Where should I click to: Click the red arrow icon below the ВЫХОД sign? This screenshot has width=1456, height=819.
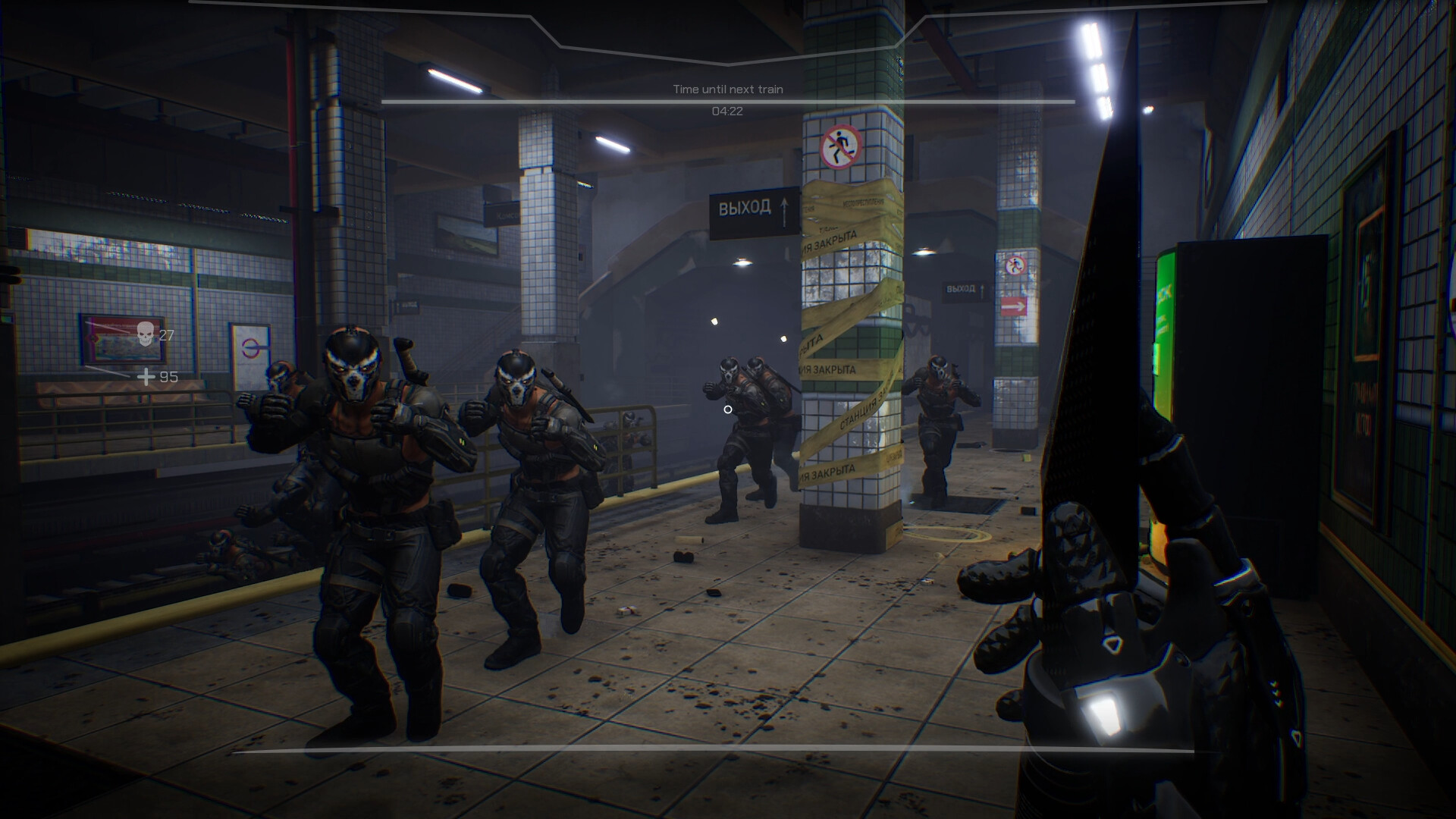click(x=1013, y=306)
